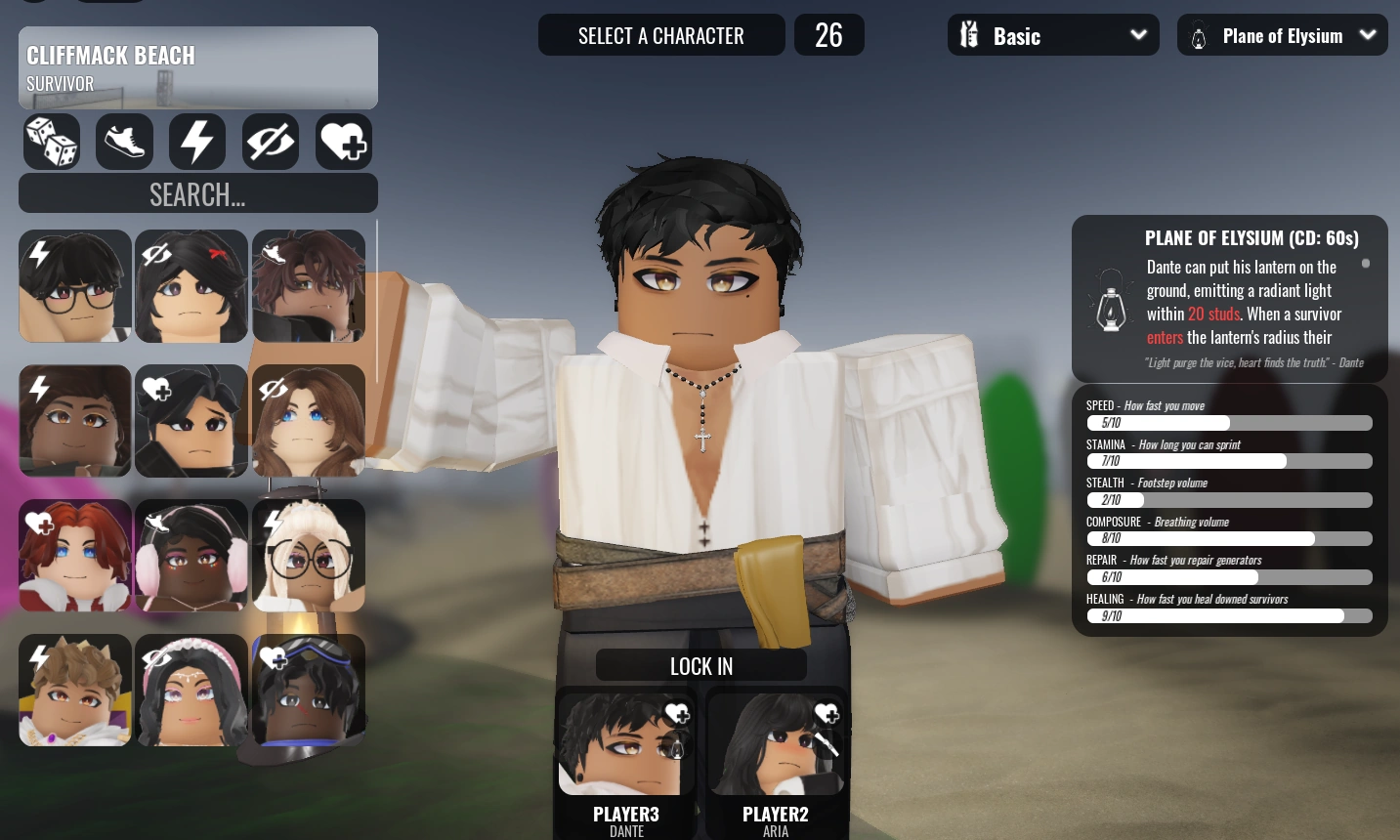Select the running shoe stamina filter icon
Viewport: 1400px width, 840px height.
[124, 142]
